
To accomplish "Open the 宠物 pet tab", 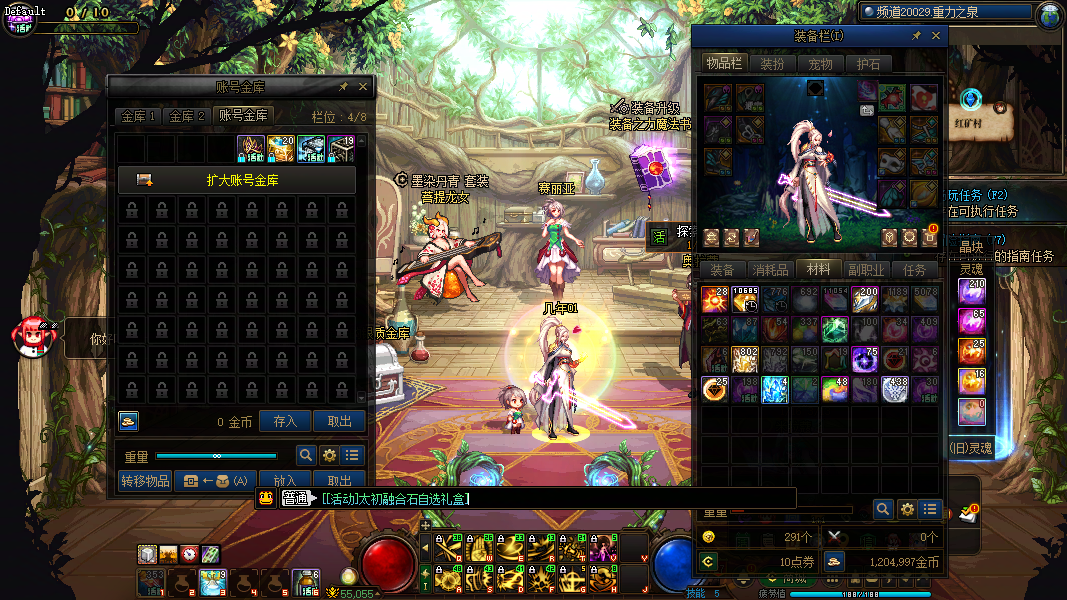I will pos(820,64).
